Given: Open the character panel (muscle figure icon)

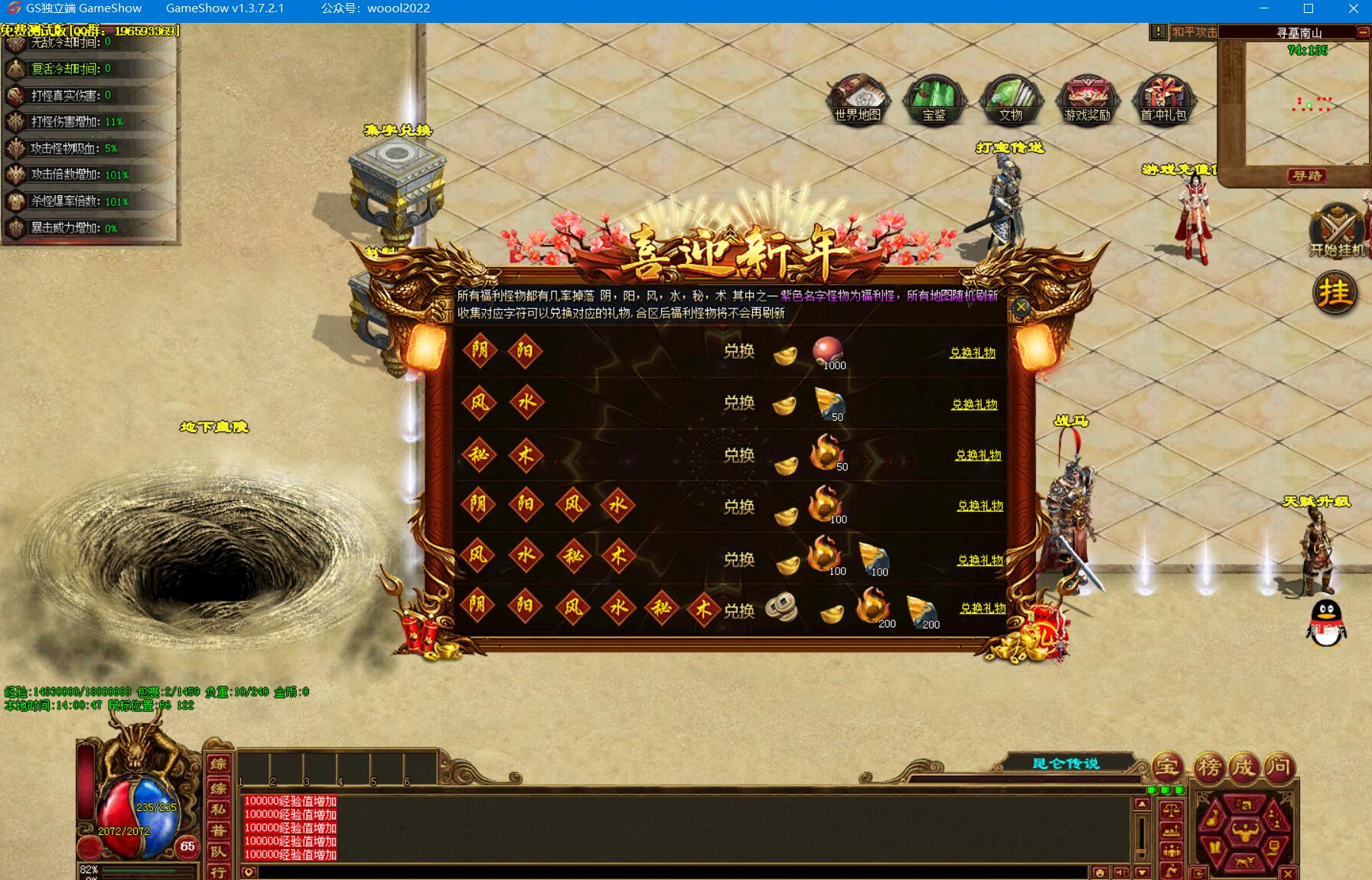Looking at the screenshot, I should [x=1245, y=832].
